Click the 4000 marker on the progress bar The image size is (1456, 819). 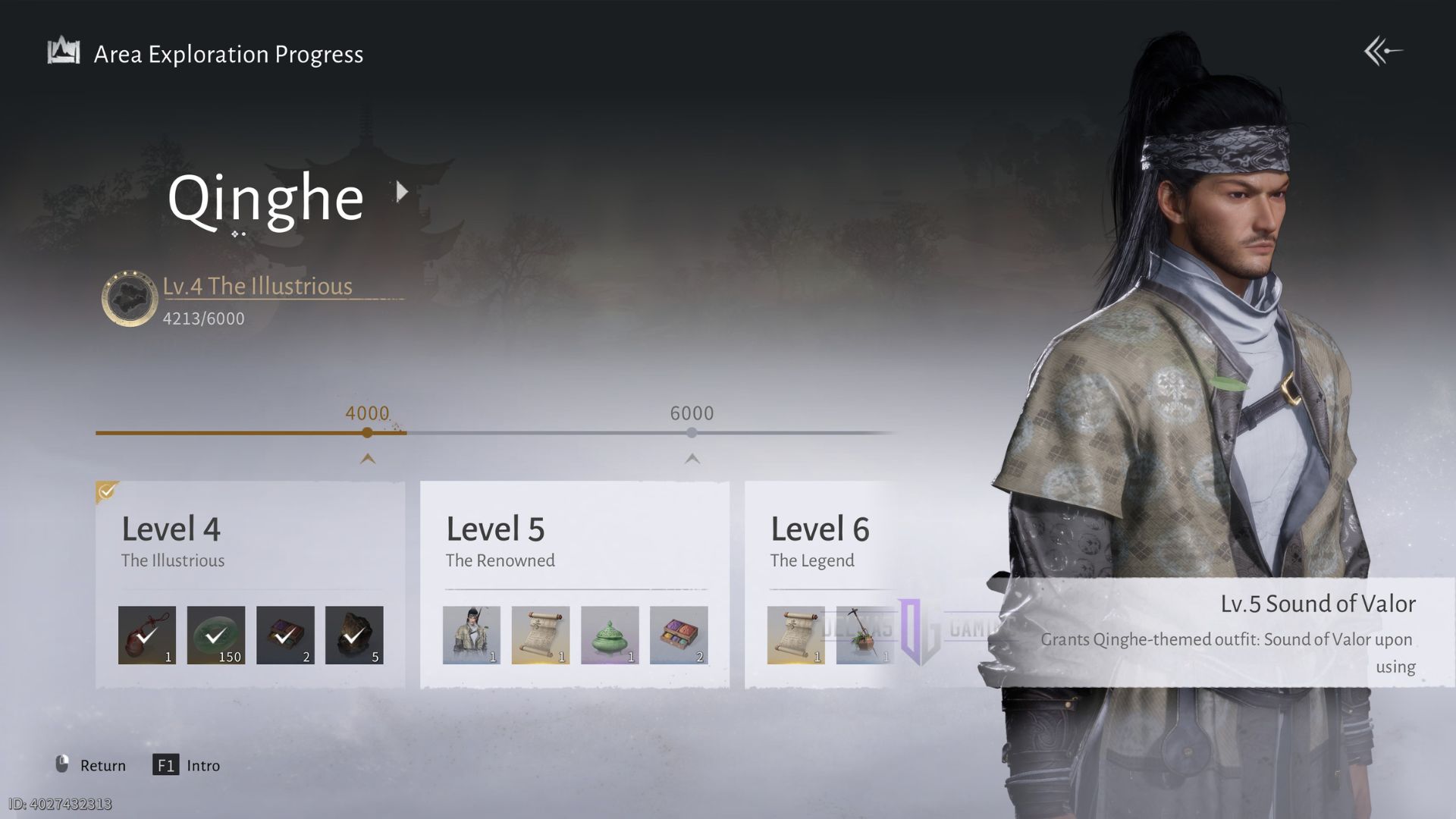tap(367, 432)
